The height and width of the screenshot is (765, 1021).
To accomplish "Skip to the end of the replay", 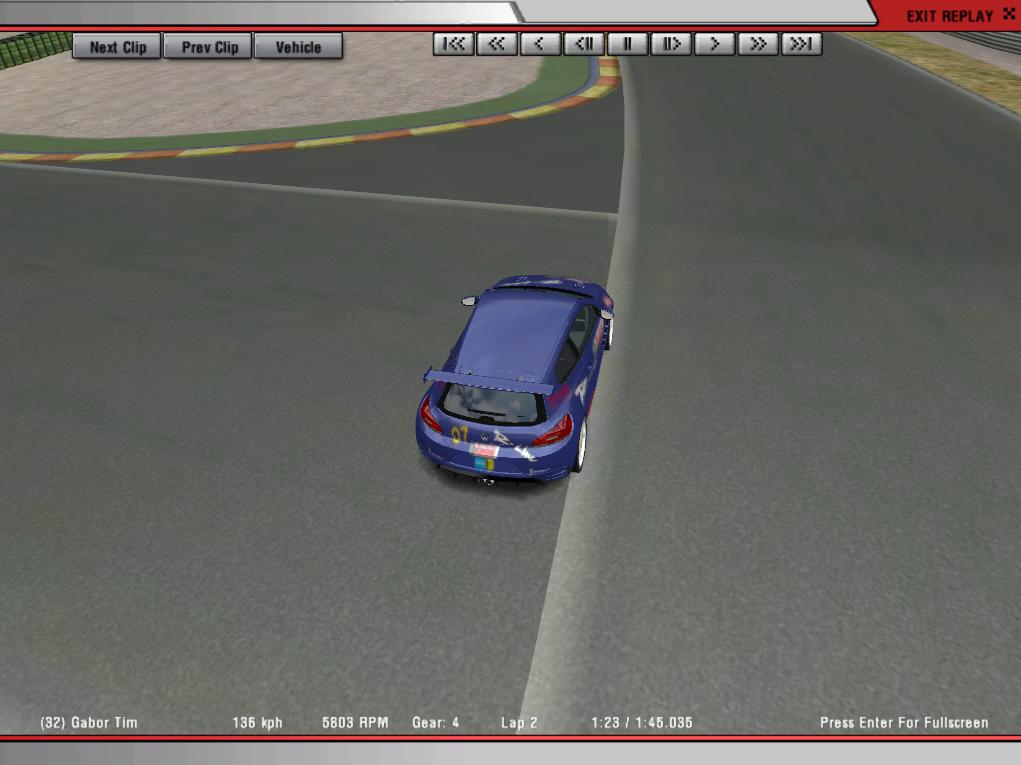I will click(802, 44).
